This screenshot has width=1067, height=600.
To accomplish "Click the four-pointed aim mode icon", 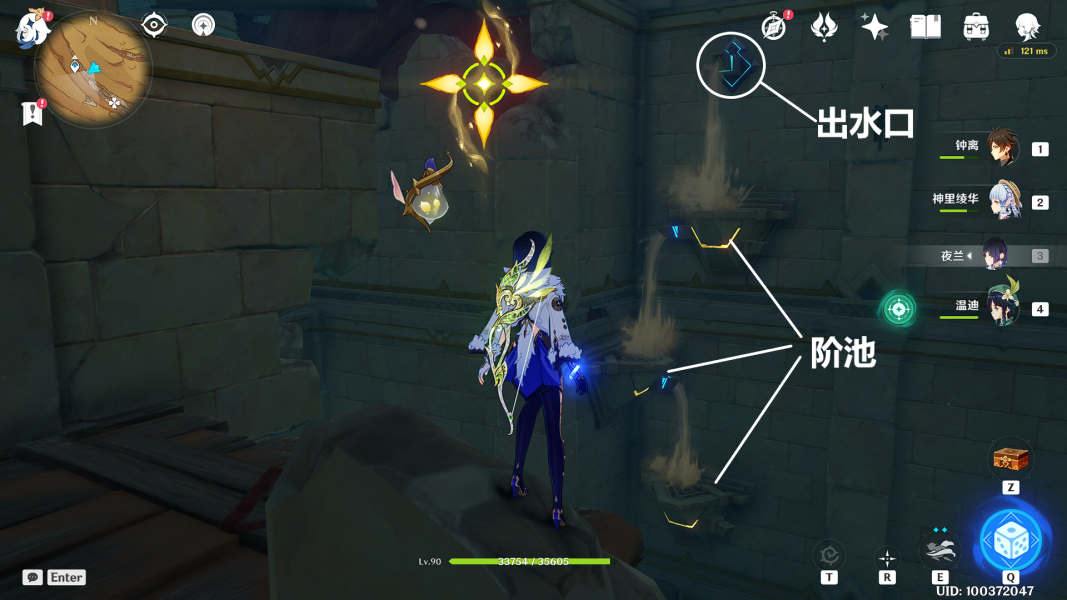I will pos(887,557).
